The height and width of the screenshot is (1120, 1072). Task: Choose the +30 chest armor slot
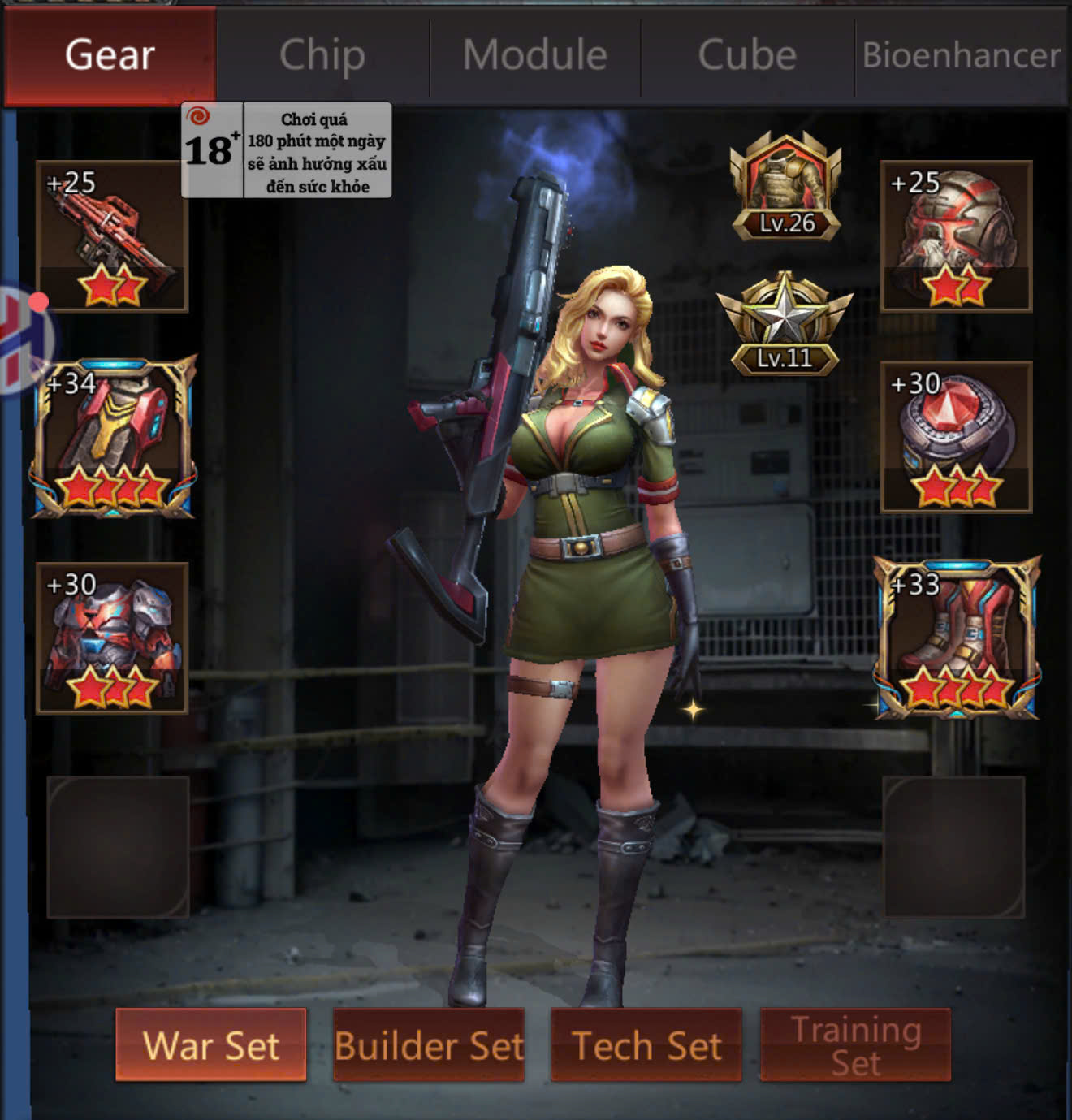(112, 638)
